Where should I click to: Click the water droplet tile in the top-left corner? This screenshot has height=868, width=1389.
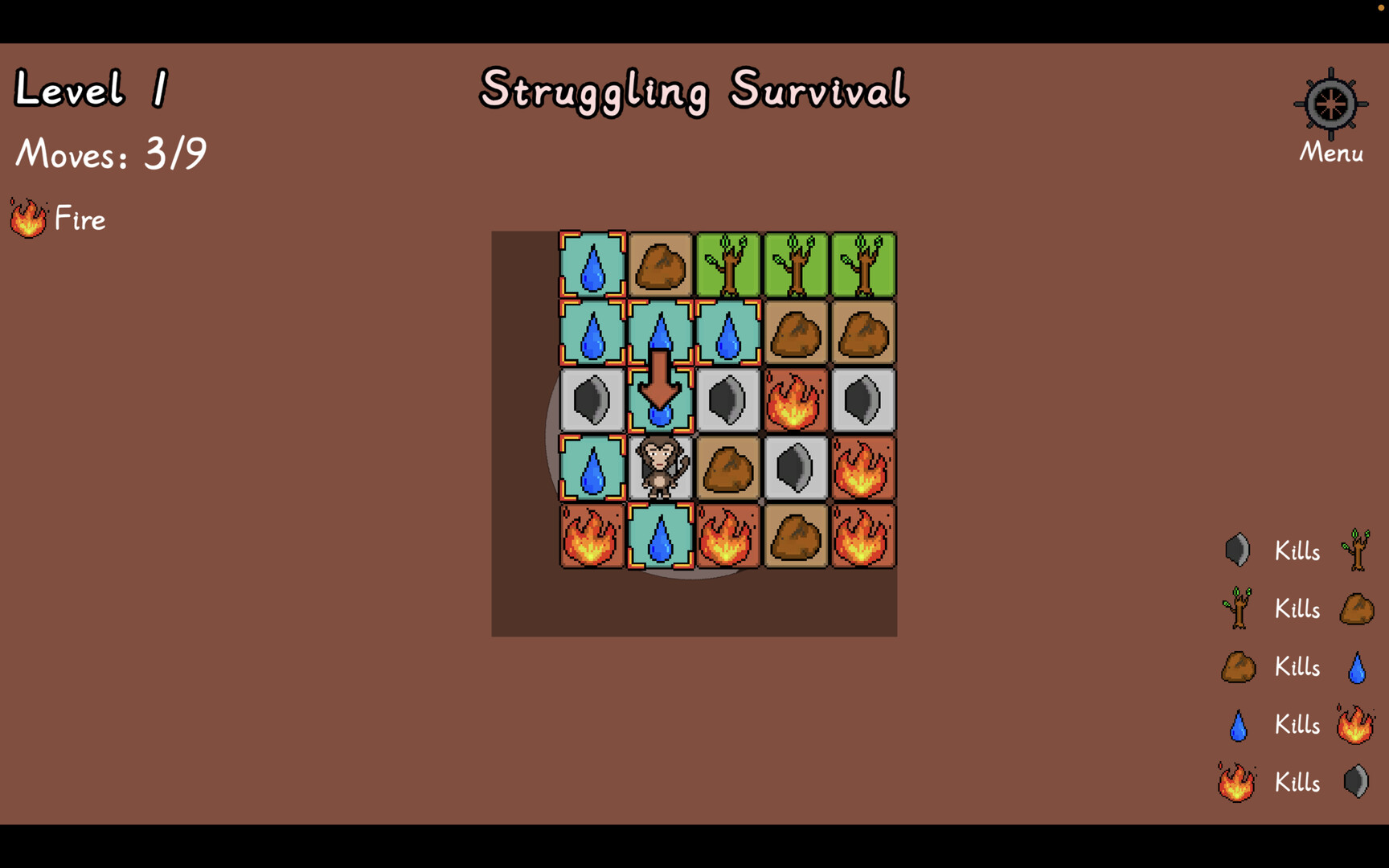pos(592,265)
